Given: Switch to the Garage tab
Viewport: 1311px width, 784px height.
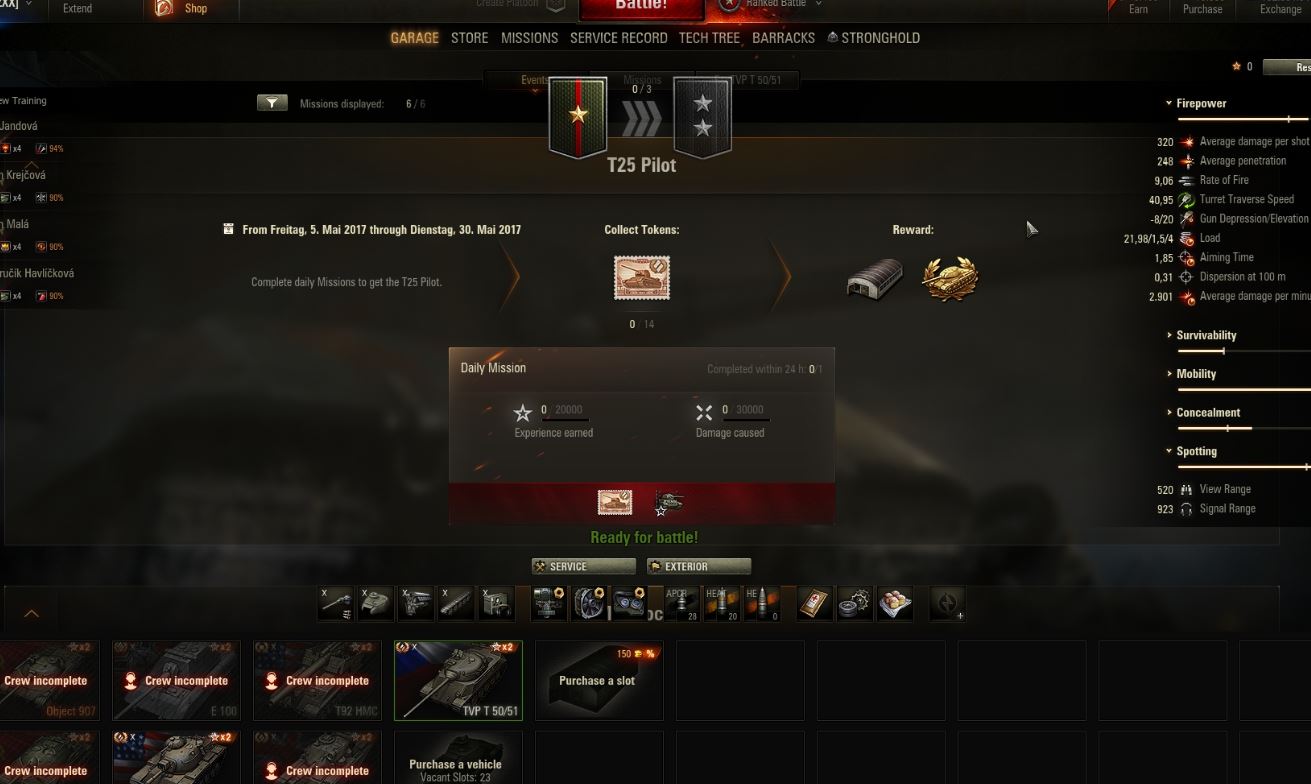Looking at the screenshot, I should tap(414, 38).
